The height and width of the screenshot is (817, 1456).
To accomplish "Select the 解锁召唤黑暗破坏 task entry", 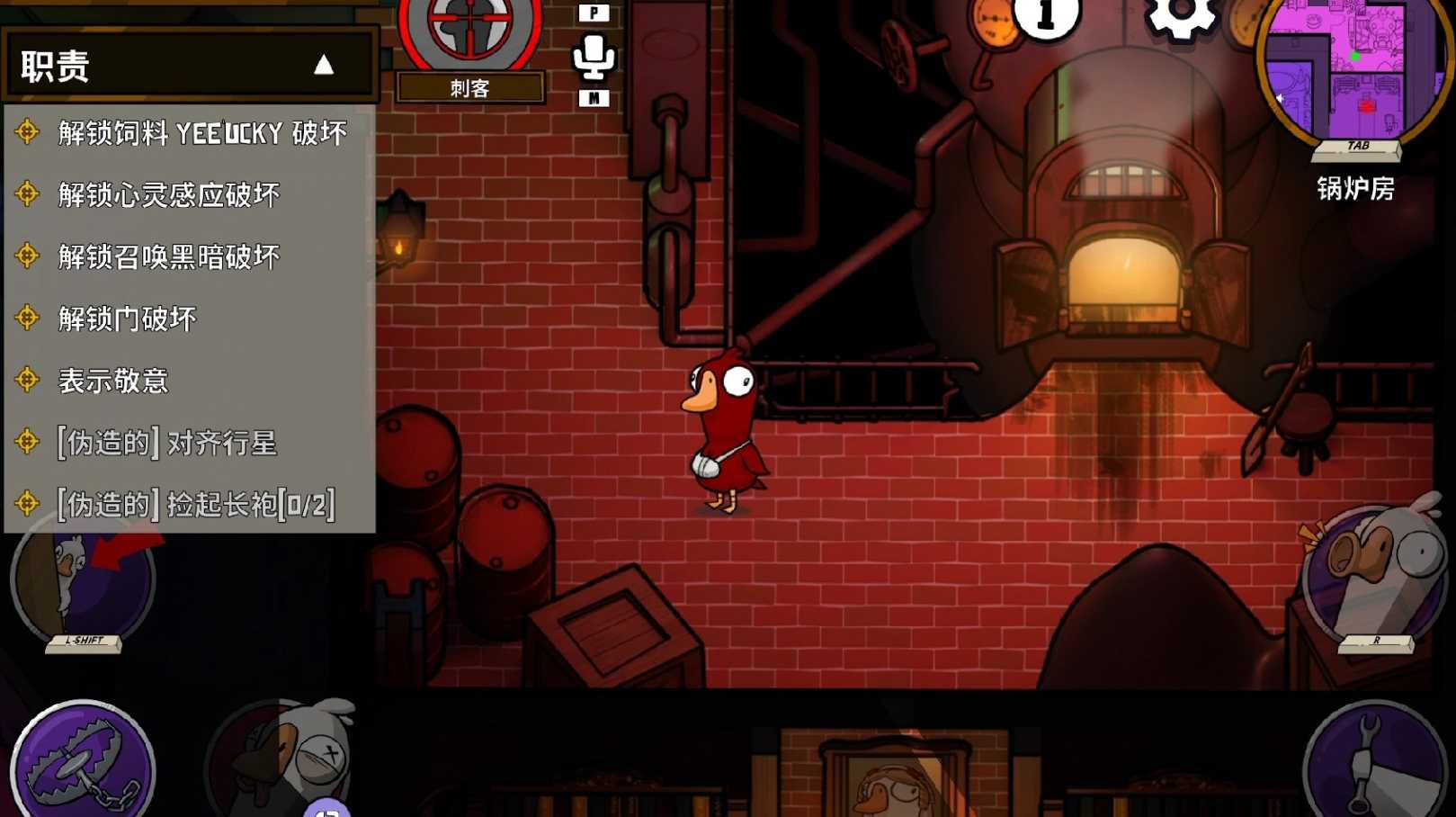I will [x=169, y=256].
